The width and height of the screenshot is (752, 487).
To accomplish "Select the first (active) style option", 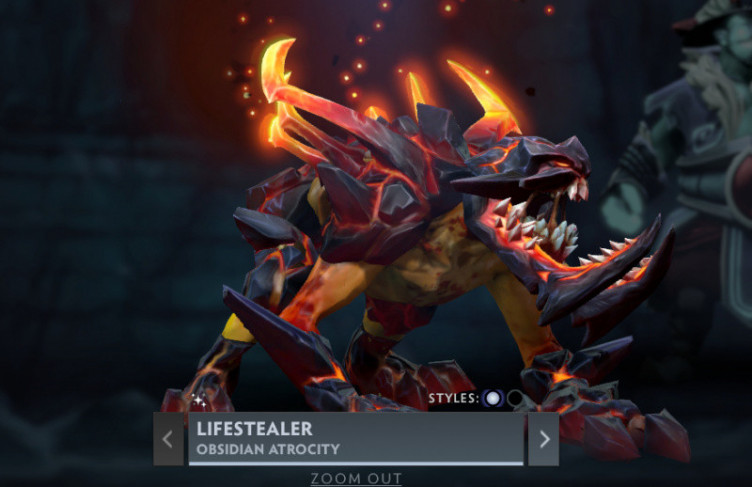I will tap(492, 398).
